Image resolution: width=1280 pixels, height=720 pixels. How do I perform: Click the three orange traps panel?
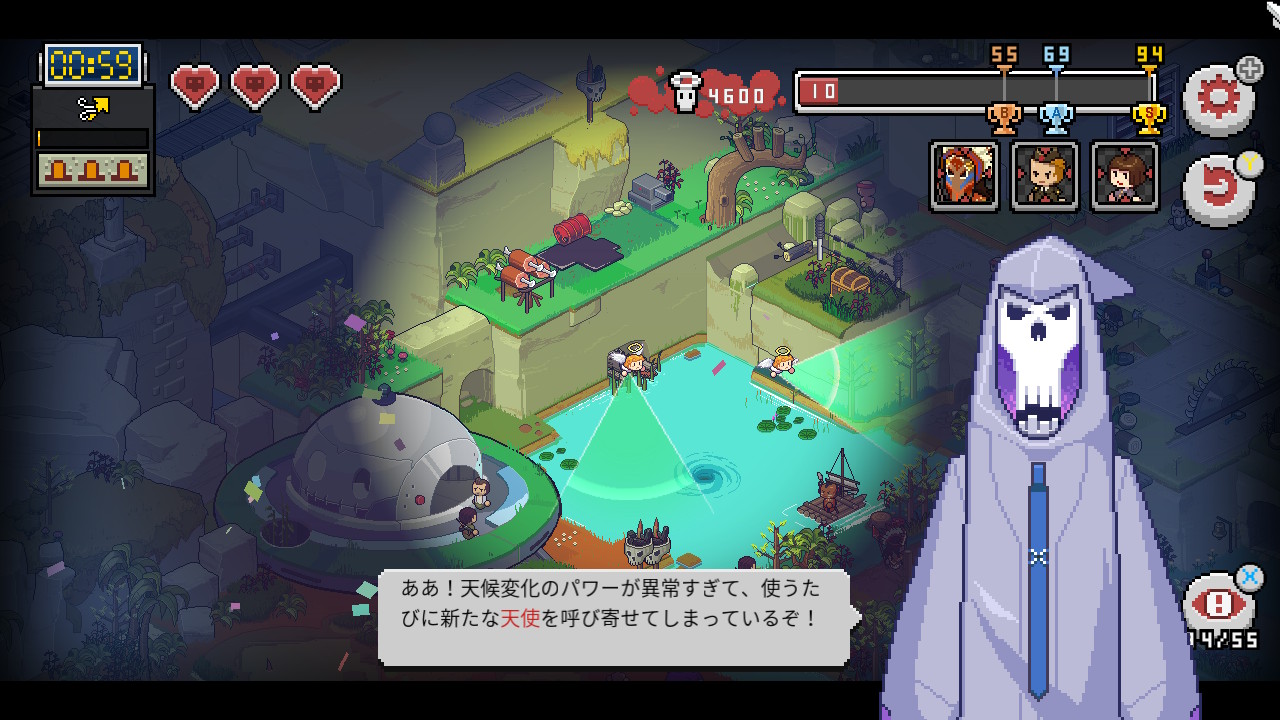coord(93,169)
